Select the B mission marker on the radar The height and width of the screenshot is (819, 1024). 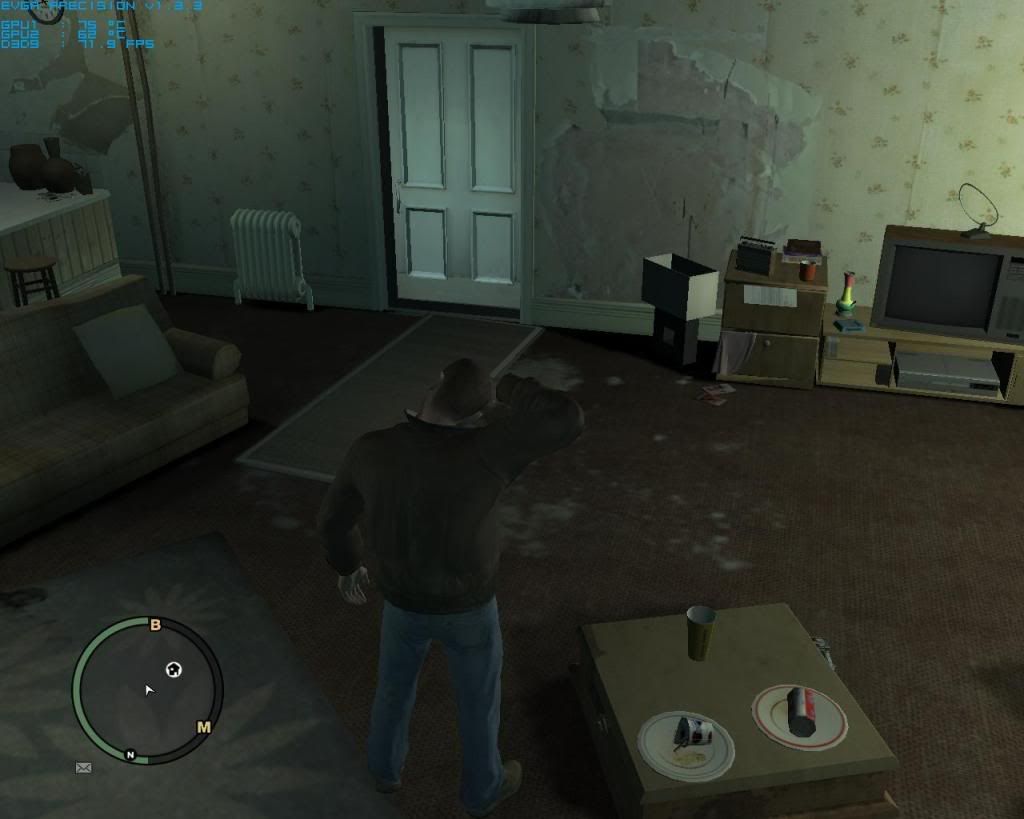point(155,626)
